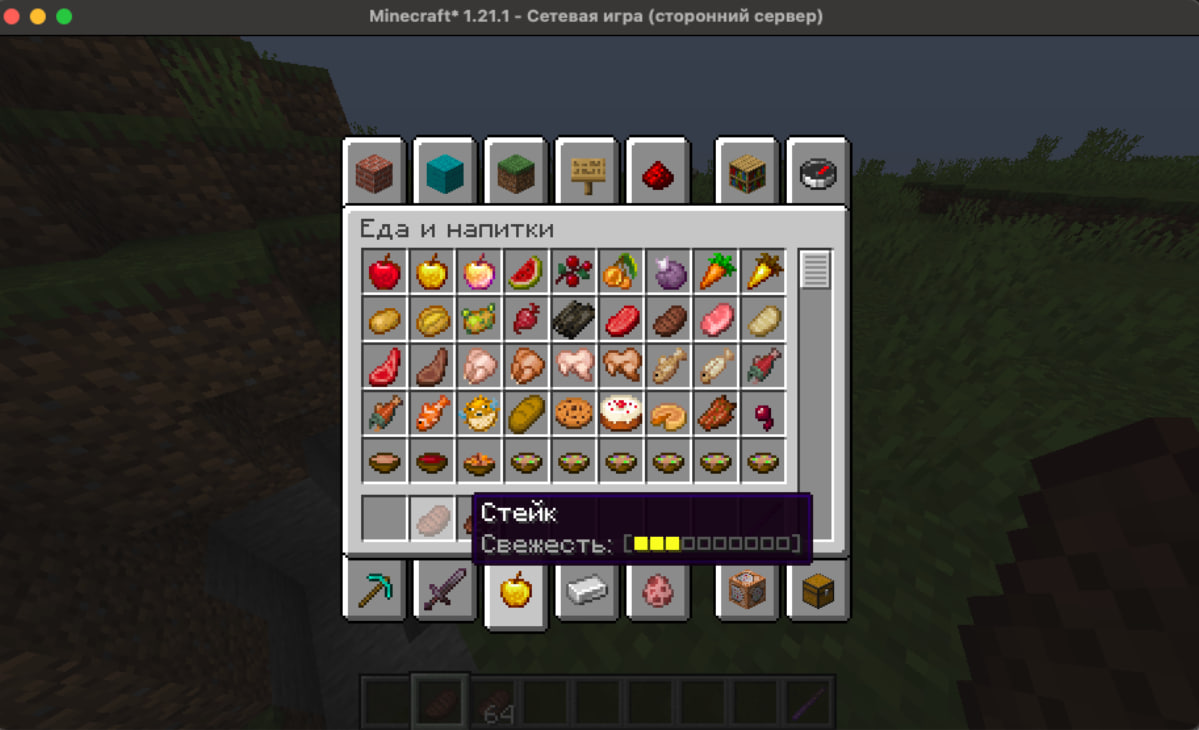Close the Minecraft window with red button

click(x=13, y=17)
